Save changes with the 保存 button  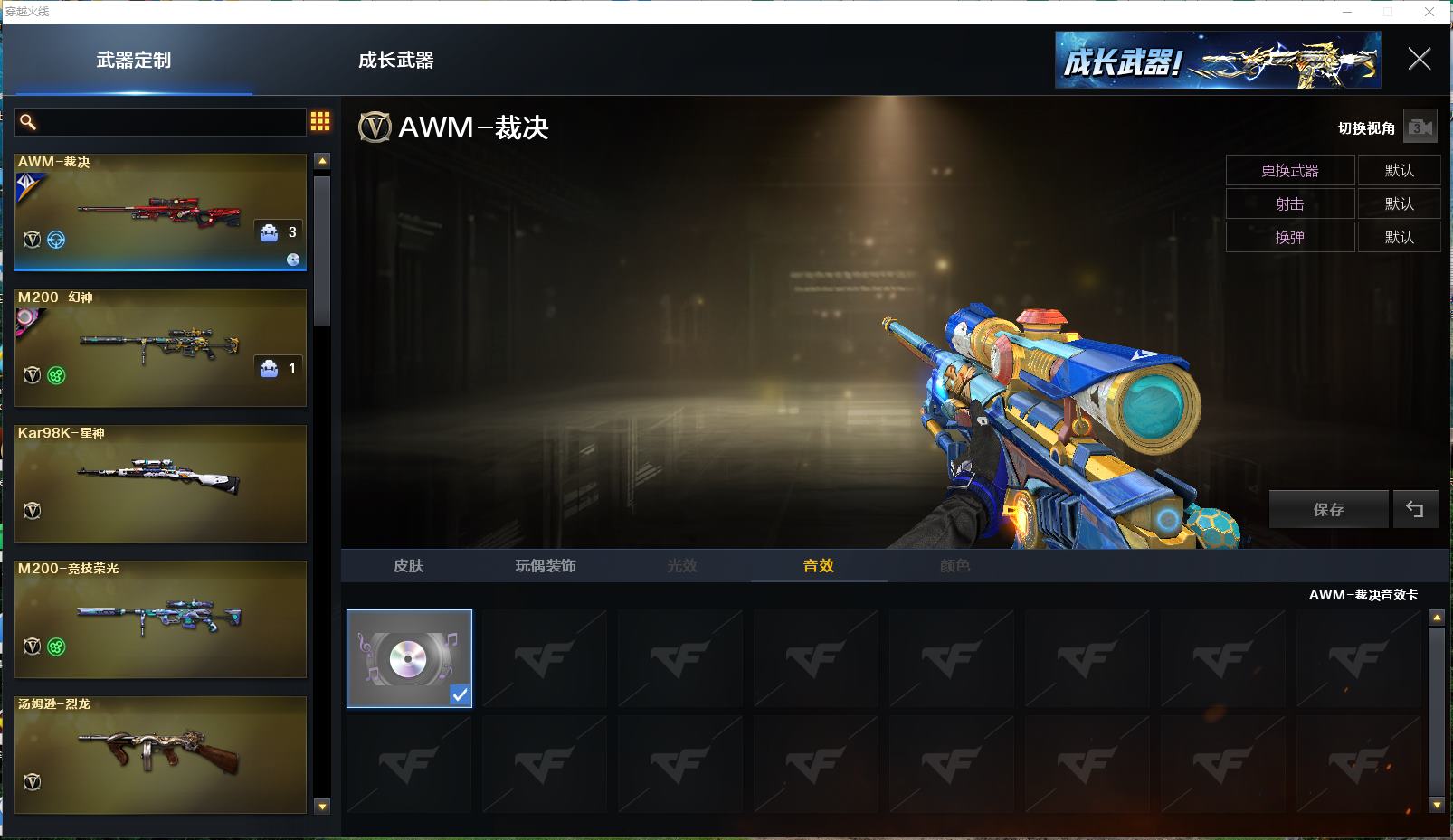point(1328,510)
